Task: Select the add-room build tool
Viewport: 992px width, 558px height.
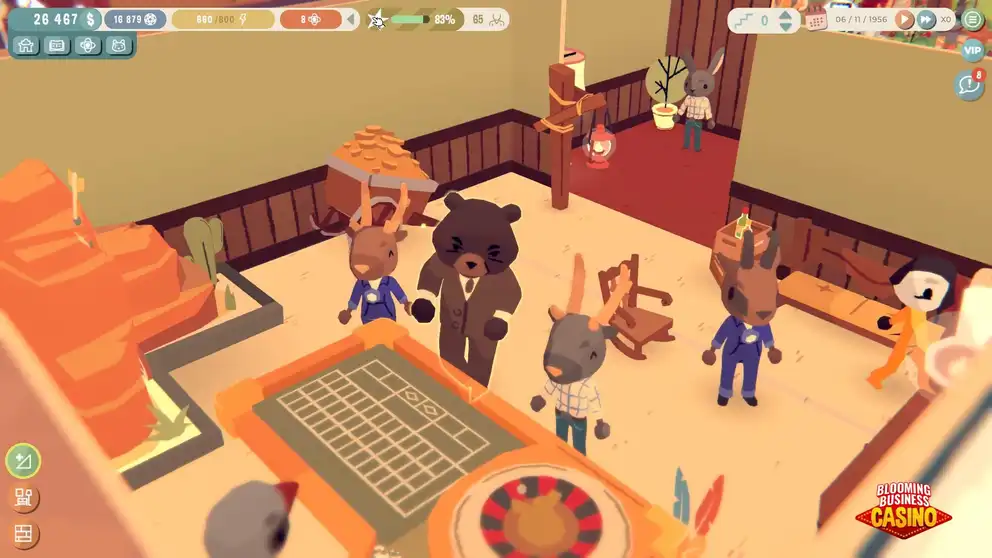Action: (x=21, y=461)
